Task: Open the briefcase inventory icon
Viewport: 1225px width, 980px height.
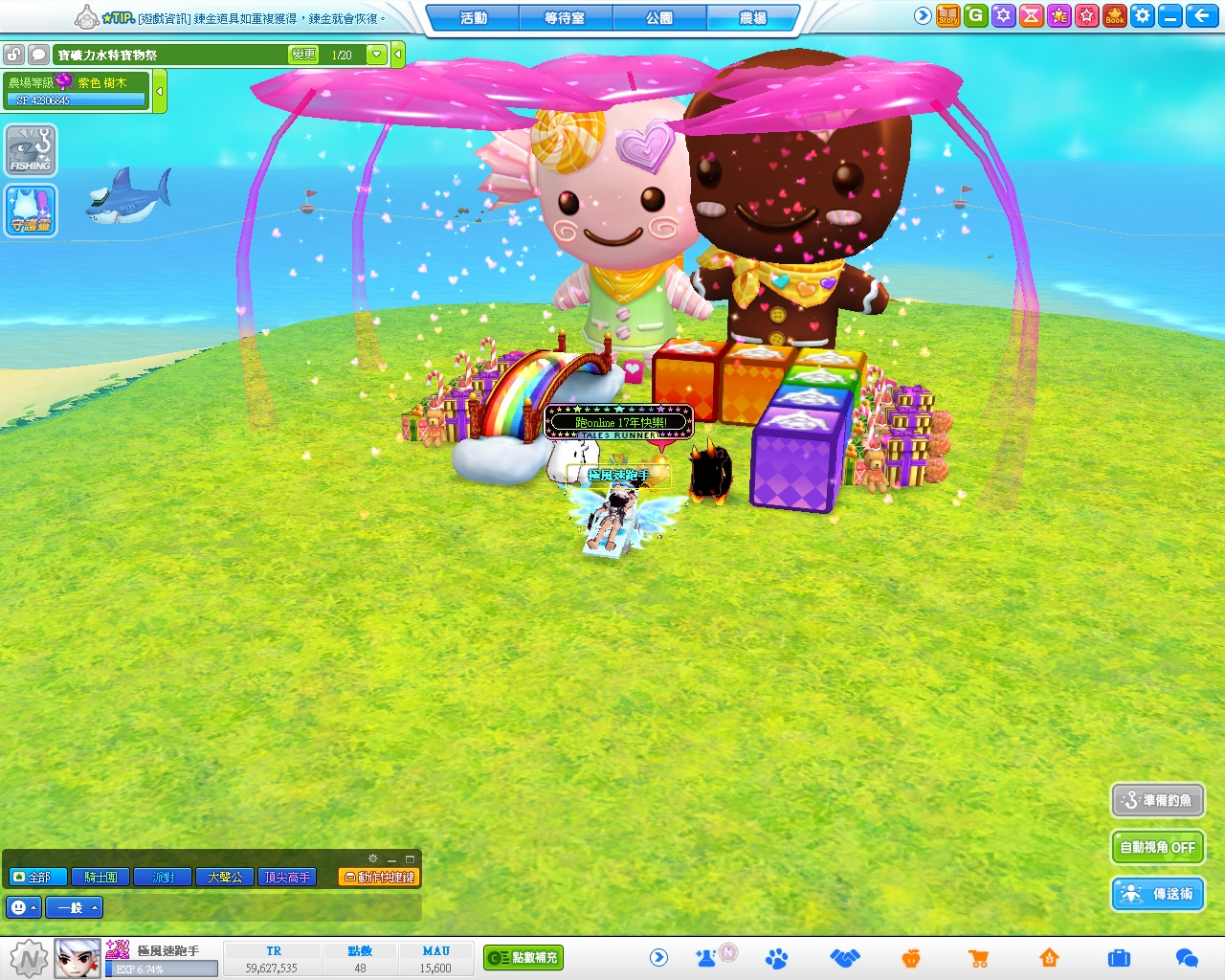Action: point(1119,958)
